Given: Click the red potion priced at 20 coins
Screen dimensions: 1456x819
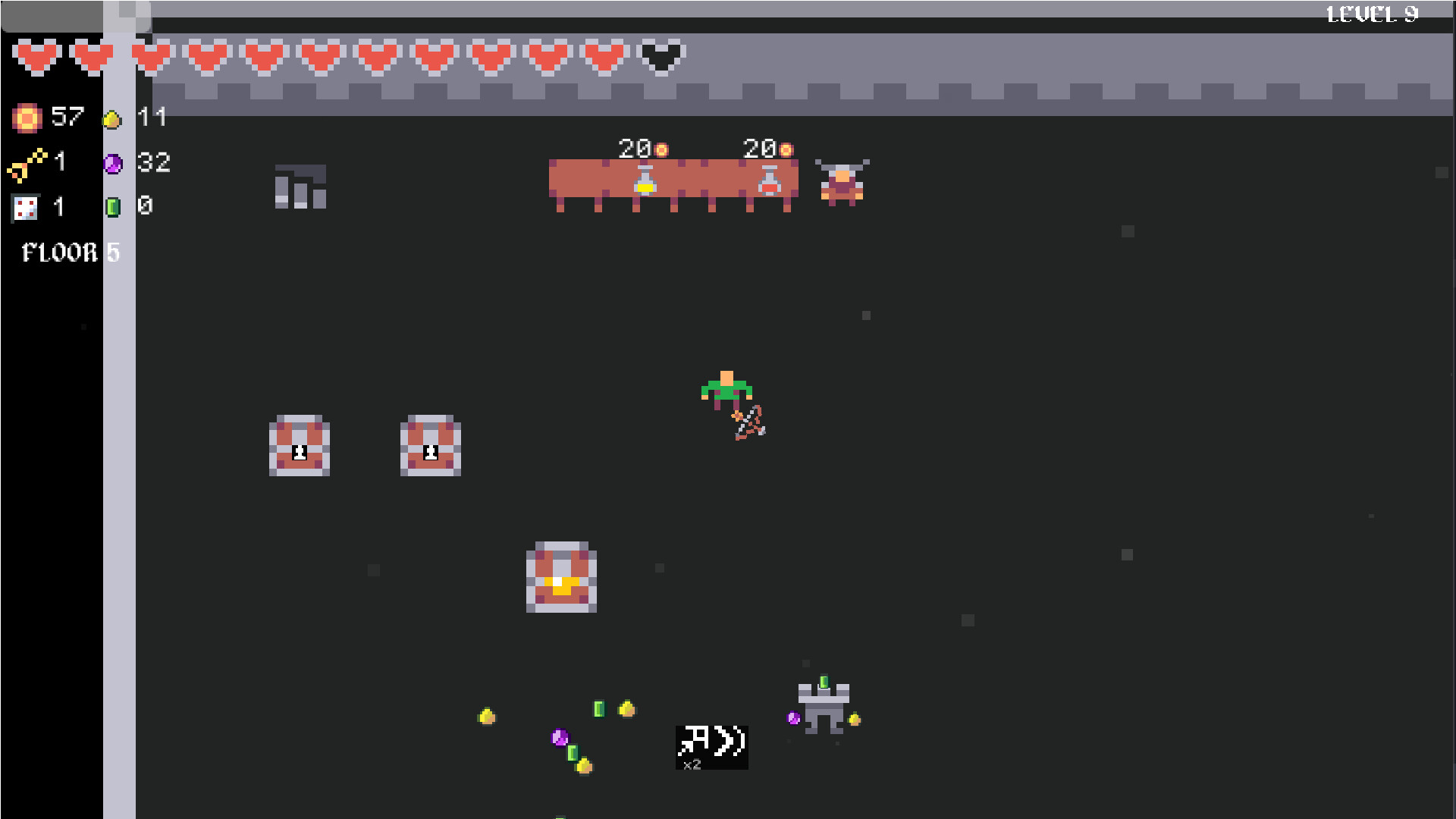Looking at the screenshot, I should [768, 180].
